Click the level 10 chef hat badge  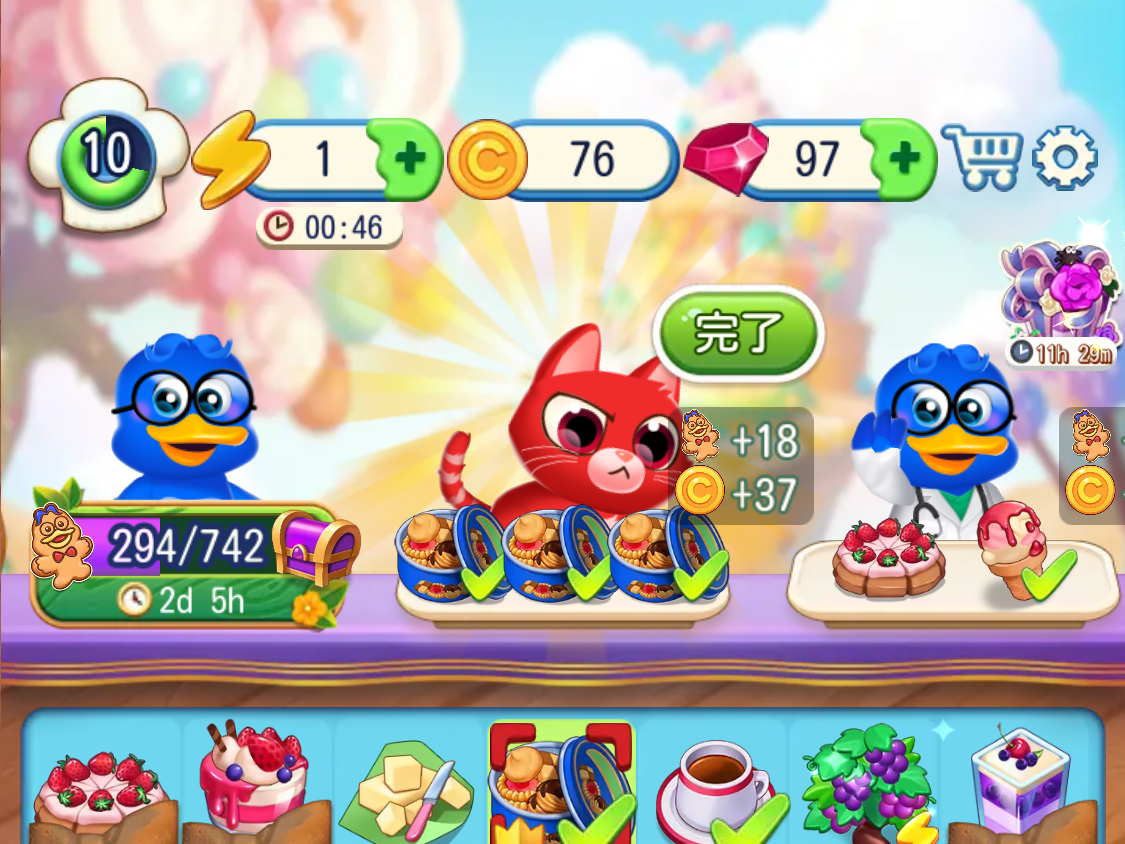[x=107, y=156]
